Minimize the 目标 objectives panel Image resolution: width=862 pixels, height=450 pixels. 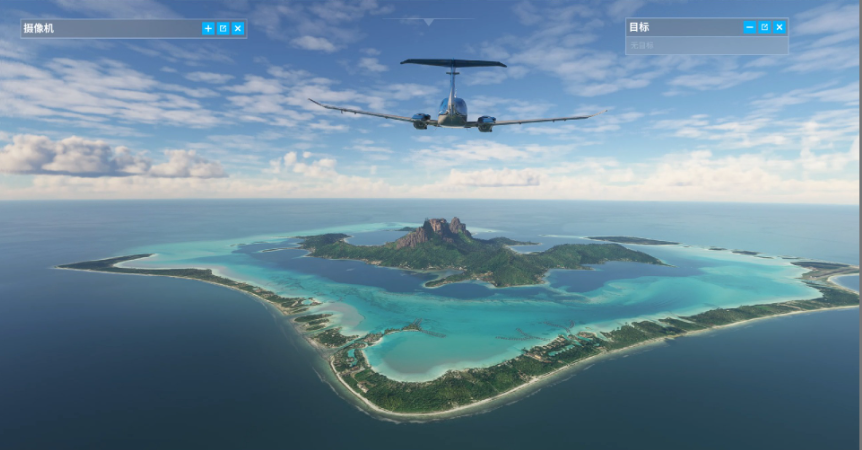750,27
